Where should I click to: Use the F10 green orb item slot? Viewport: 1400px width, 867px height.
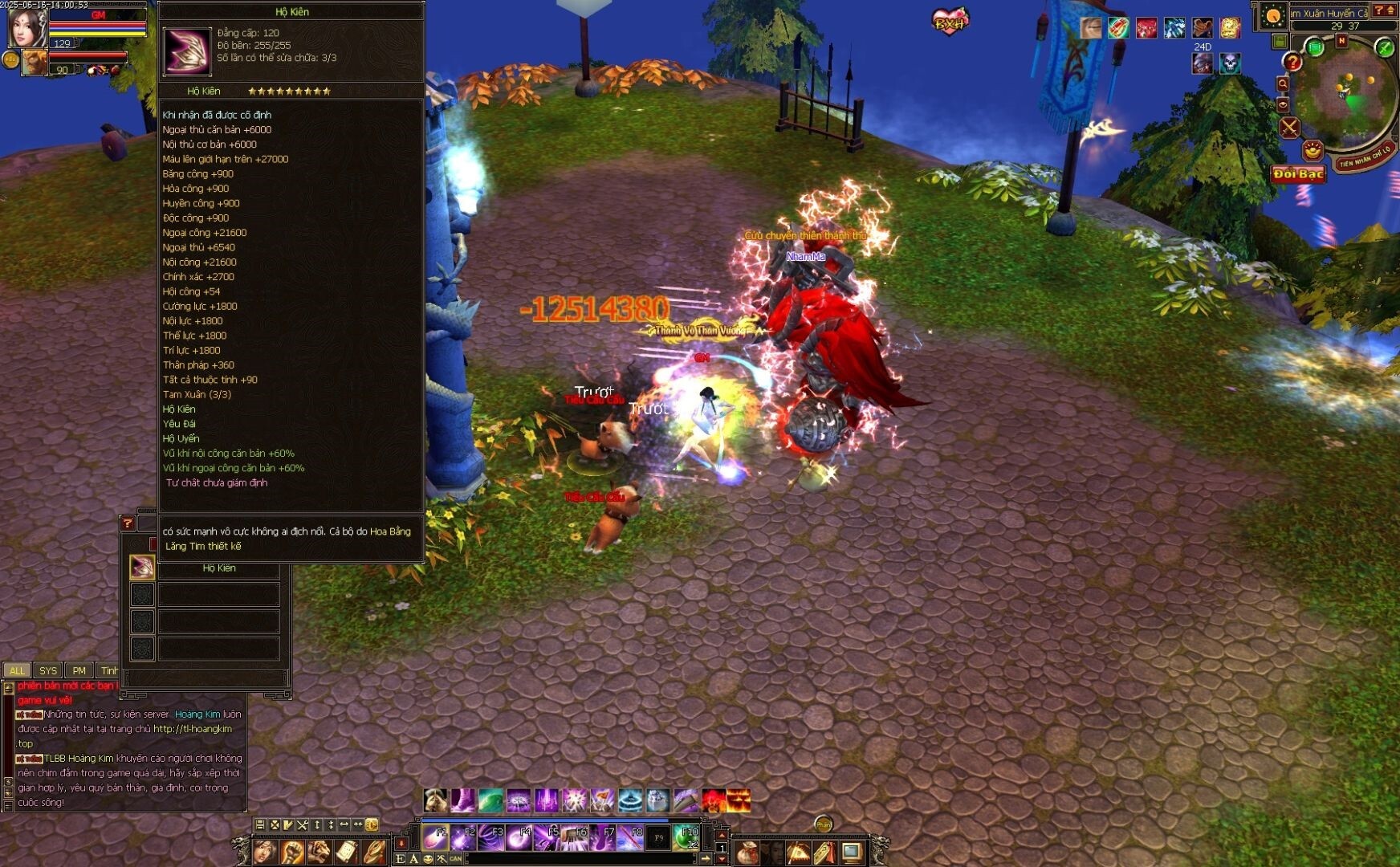click(x=686, y=838)
